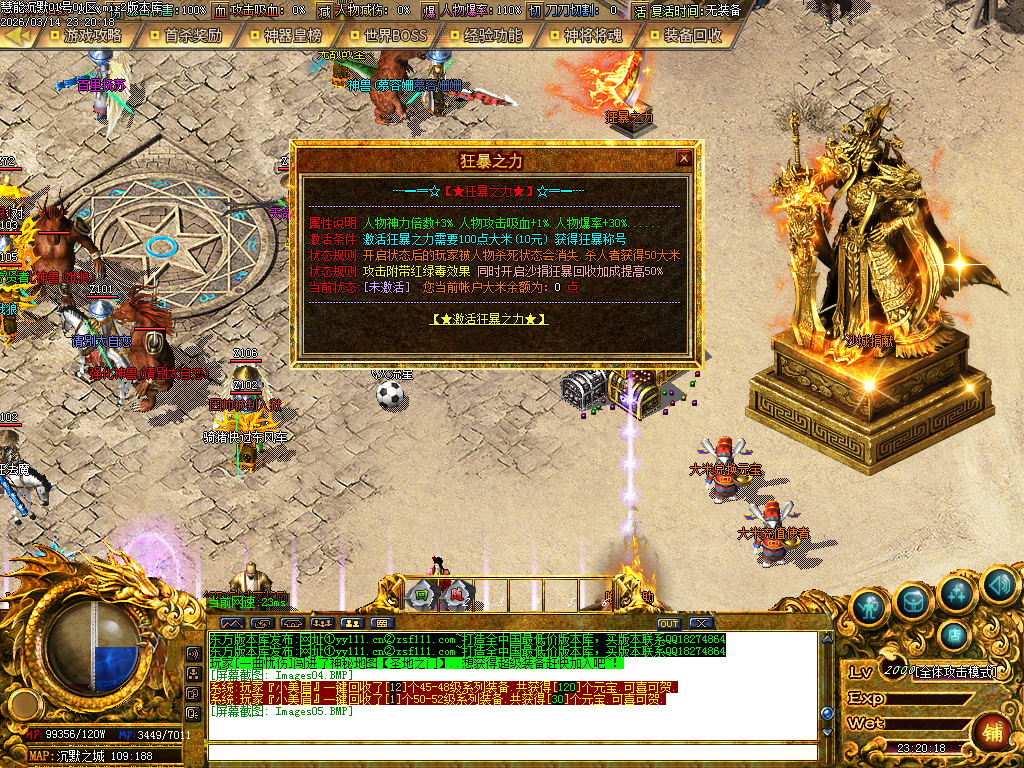Click the X exit button beside OUT
This screenshot has height=768, width=1024.
(x=699, y=624)
